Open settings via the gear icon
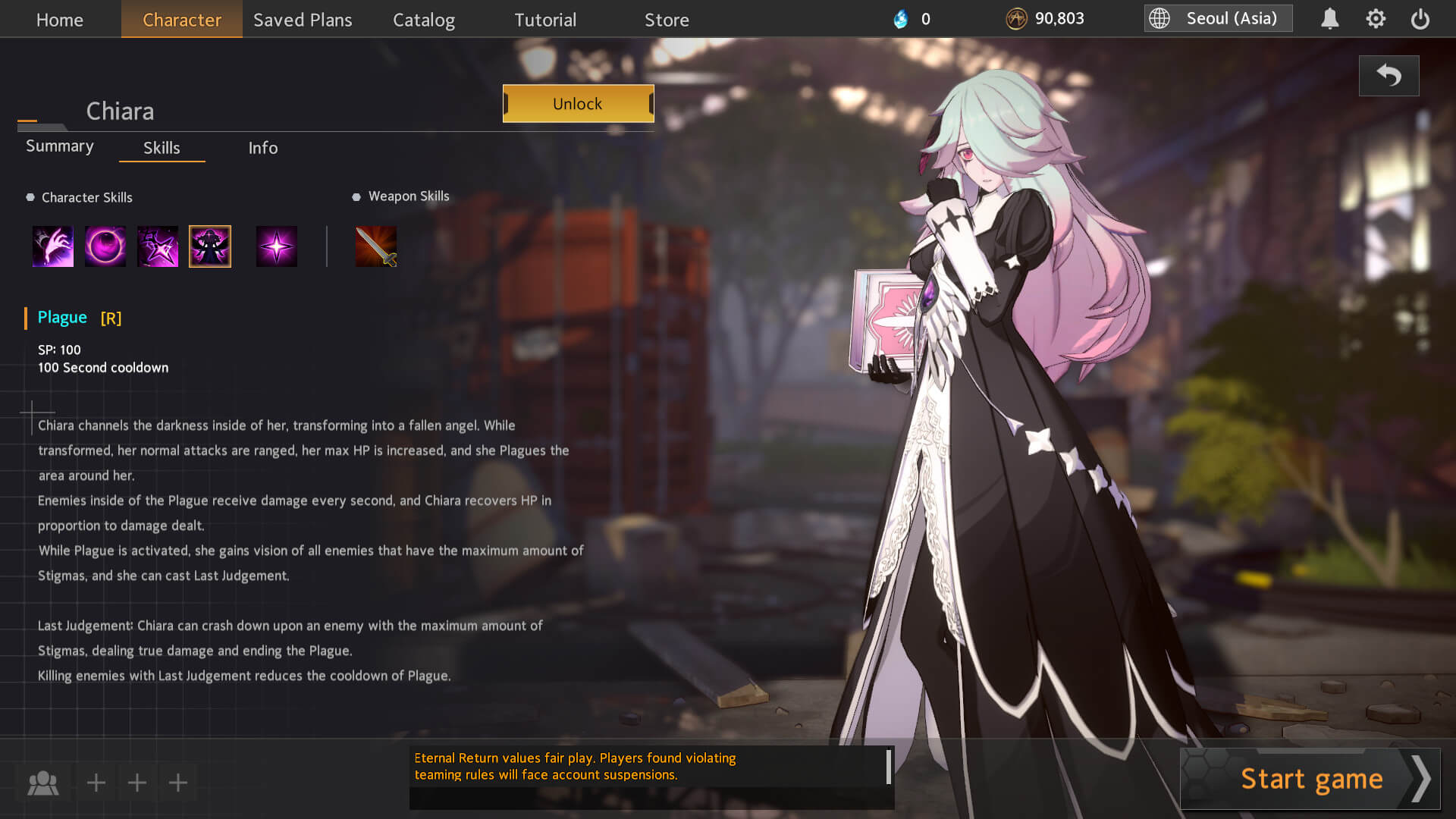 click(x=1376, y=19)
